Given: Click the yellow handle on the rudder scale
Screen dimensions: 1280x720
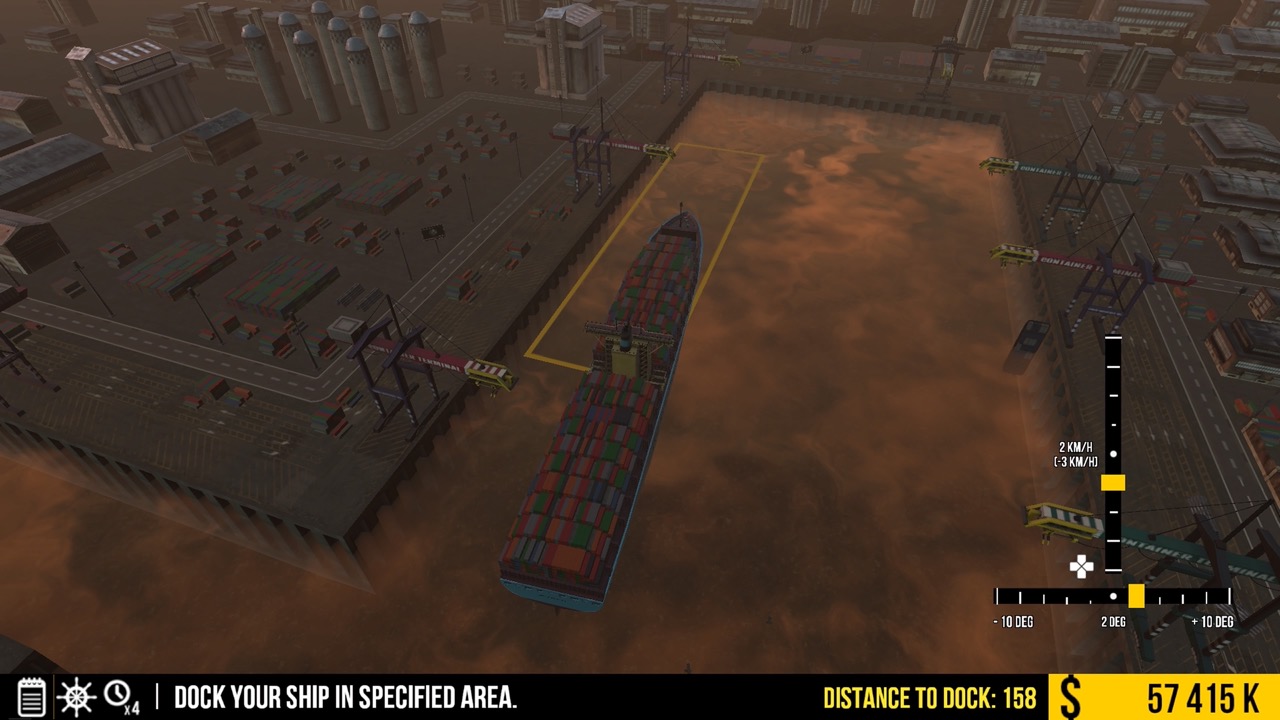Looking at the screenshot, I should pyautogui.click(x=1138, y=594).
